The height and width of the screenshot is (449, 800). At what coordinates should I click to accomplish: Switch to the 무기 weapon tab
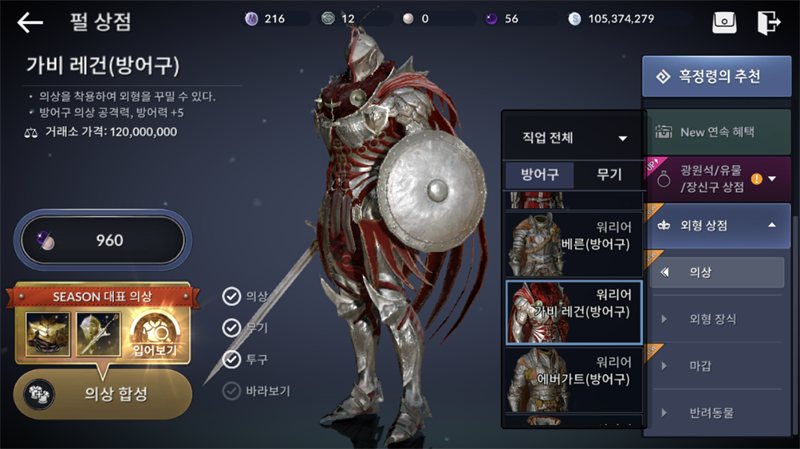click(608, 174)
